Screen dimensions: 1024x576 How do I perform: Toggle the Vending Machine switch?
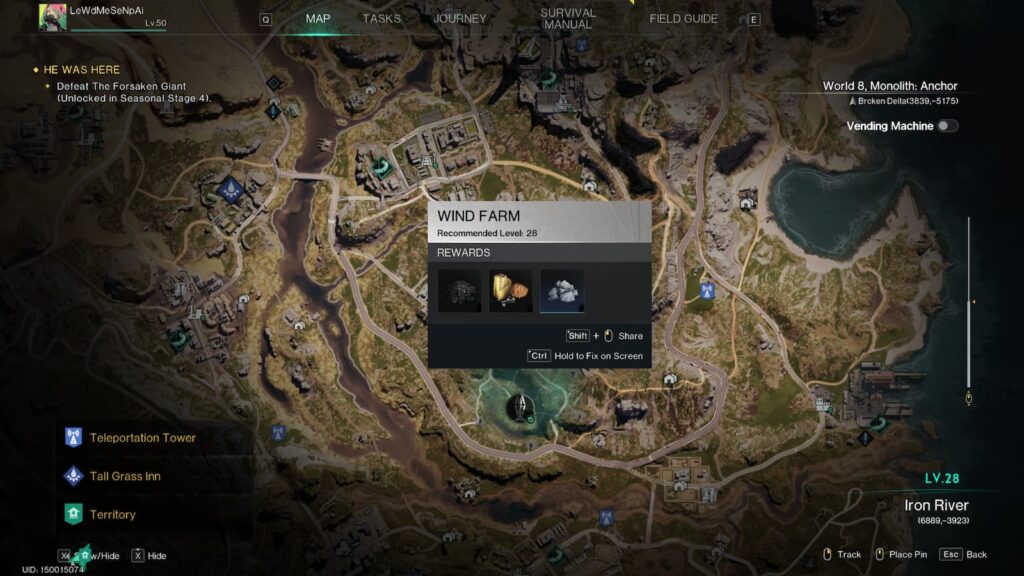946,126
